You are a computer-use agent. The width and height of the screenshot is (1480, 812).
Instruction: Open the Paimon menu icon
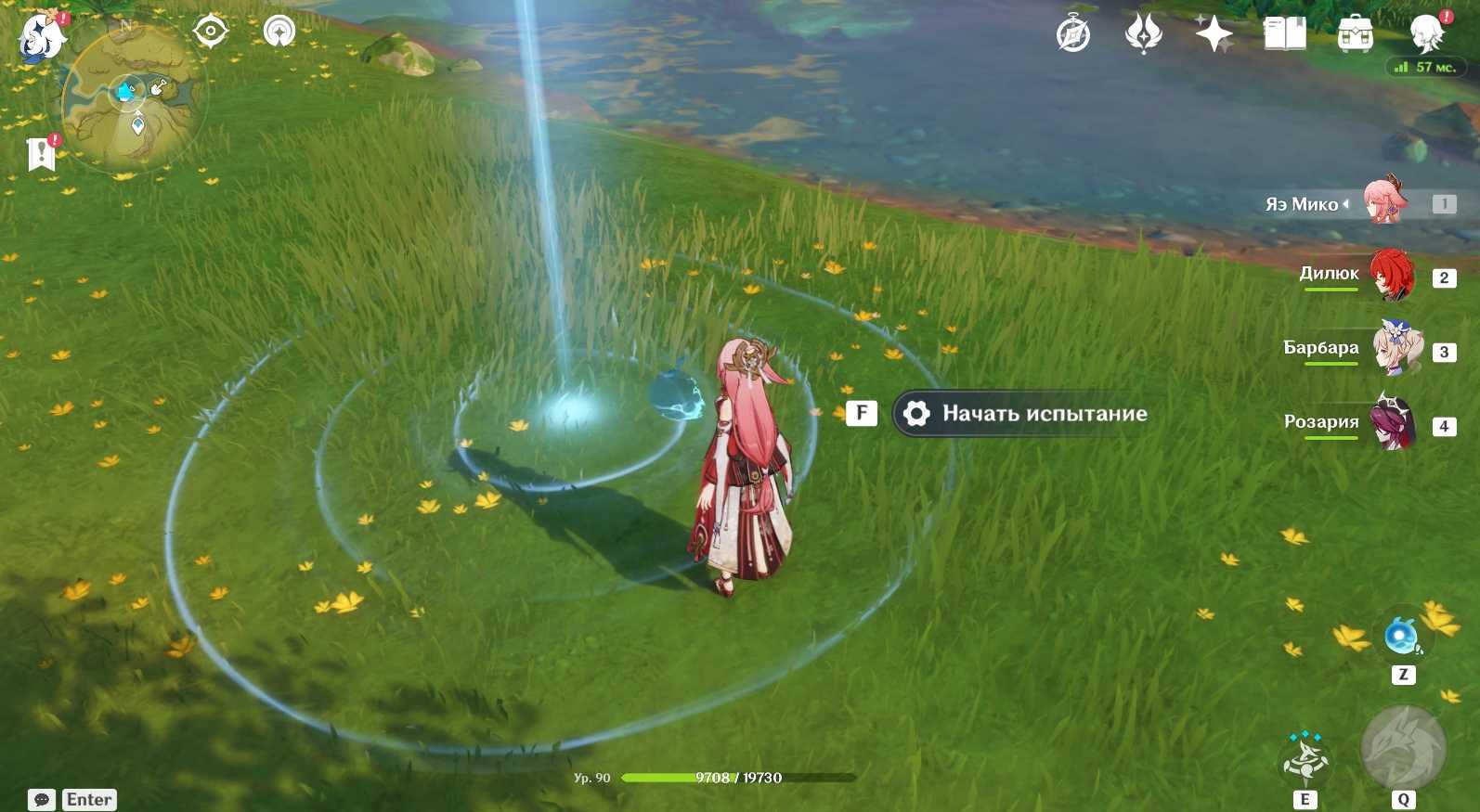tap(42, 37)
